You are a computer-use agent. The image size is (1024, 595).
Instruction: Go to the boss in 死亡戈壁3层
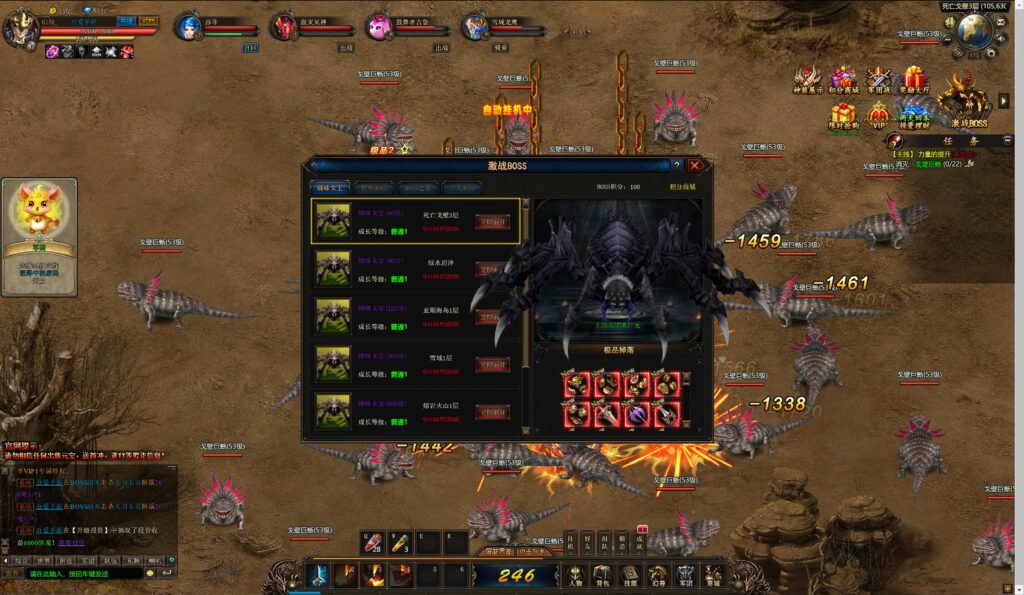point(491,222)
